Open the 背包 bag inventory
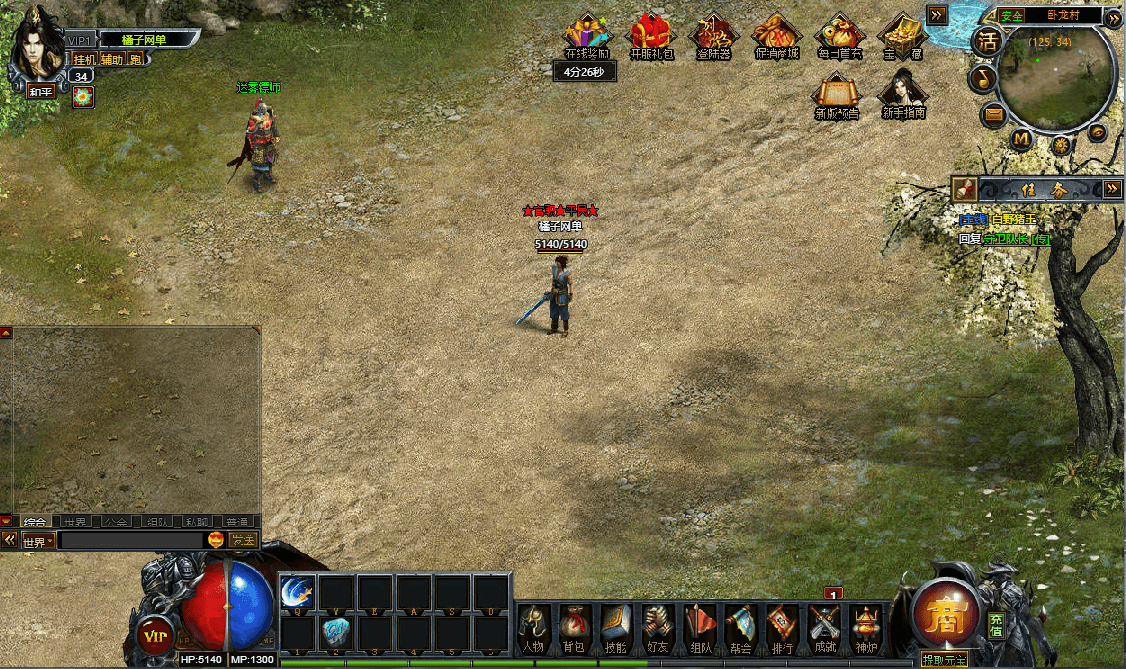The width and height of the screenshot is (1126, 669). (x=575, y=626)
